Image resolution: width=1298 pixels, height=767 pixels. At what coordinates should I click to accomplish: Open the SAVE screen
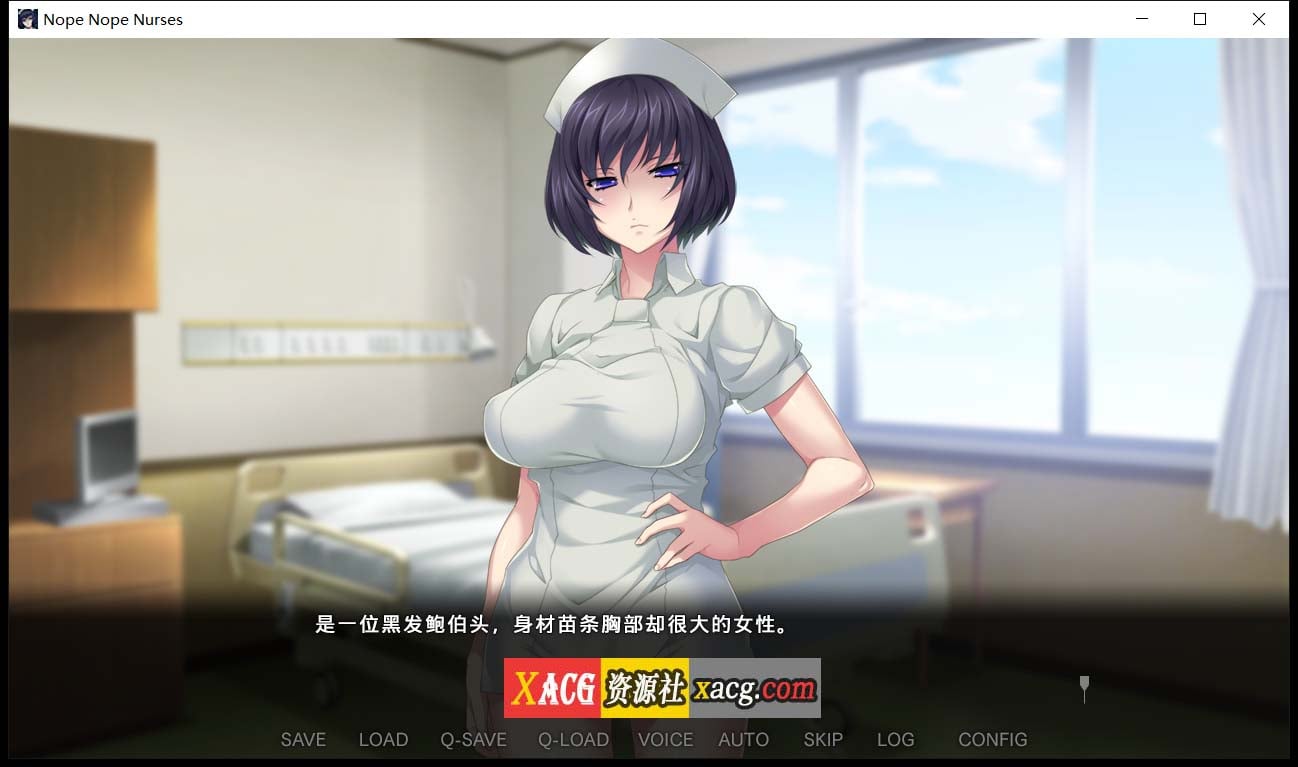(x=303, y=739)
